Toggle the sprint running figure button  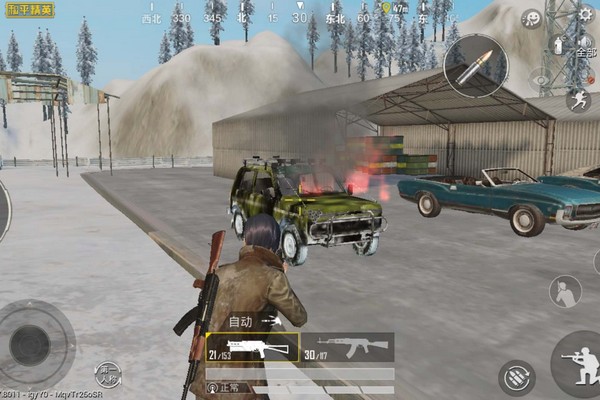[x=578, y=98]
